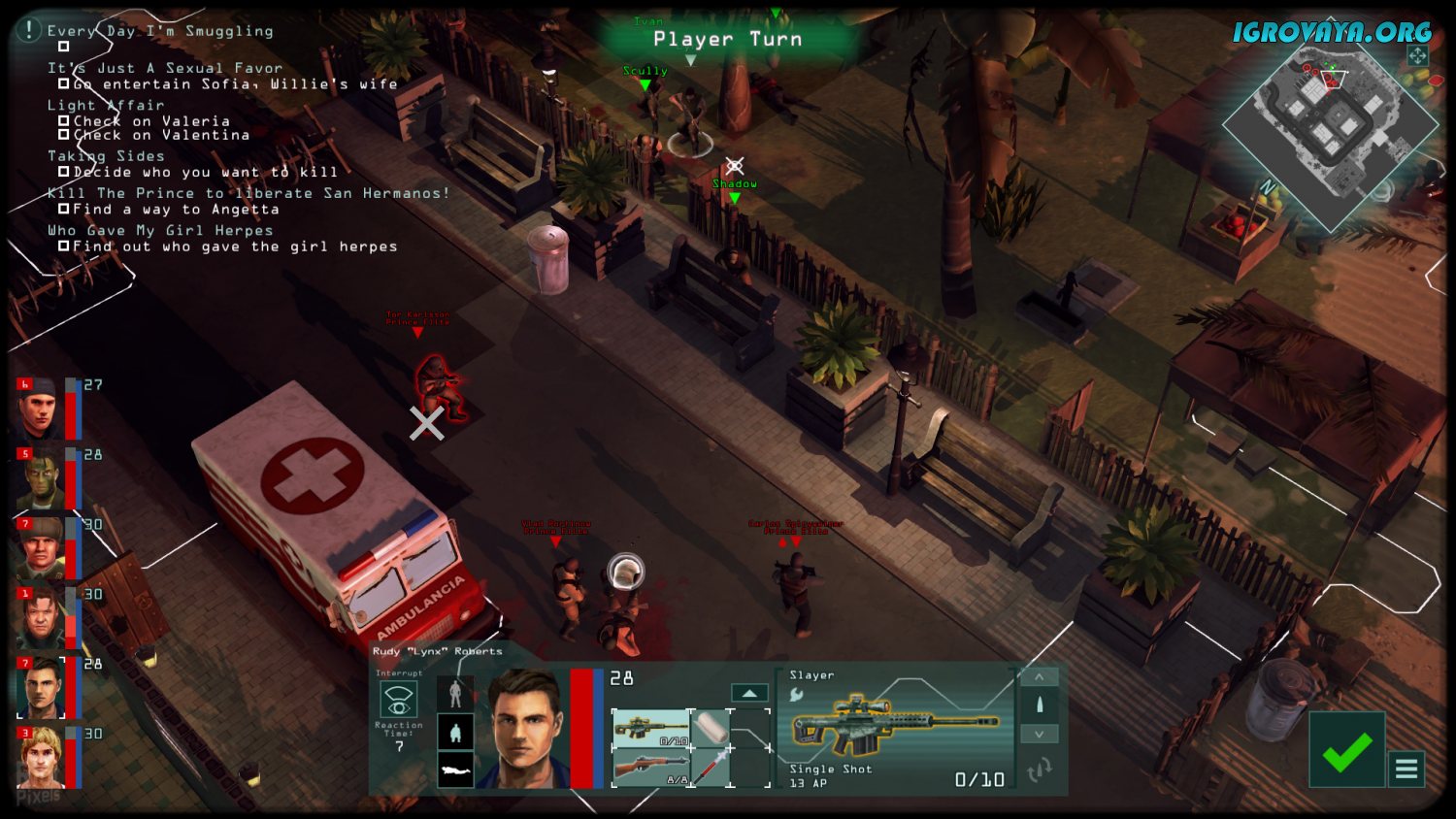Select the Slayer sniper rifle slot

(x=651, y=729)
